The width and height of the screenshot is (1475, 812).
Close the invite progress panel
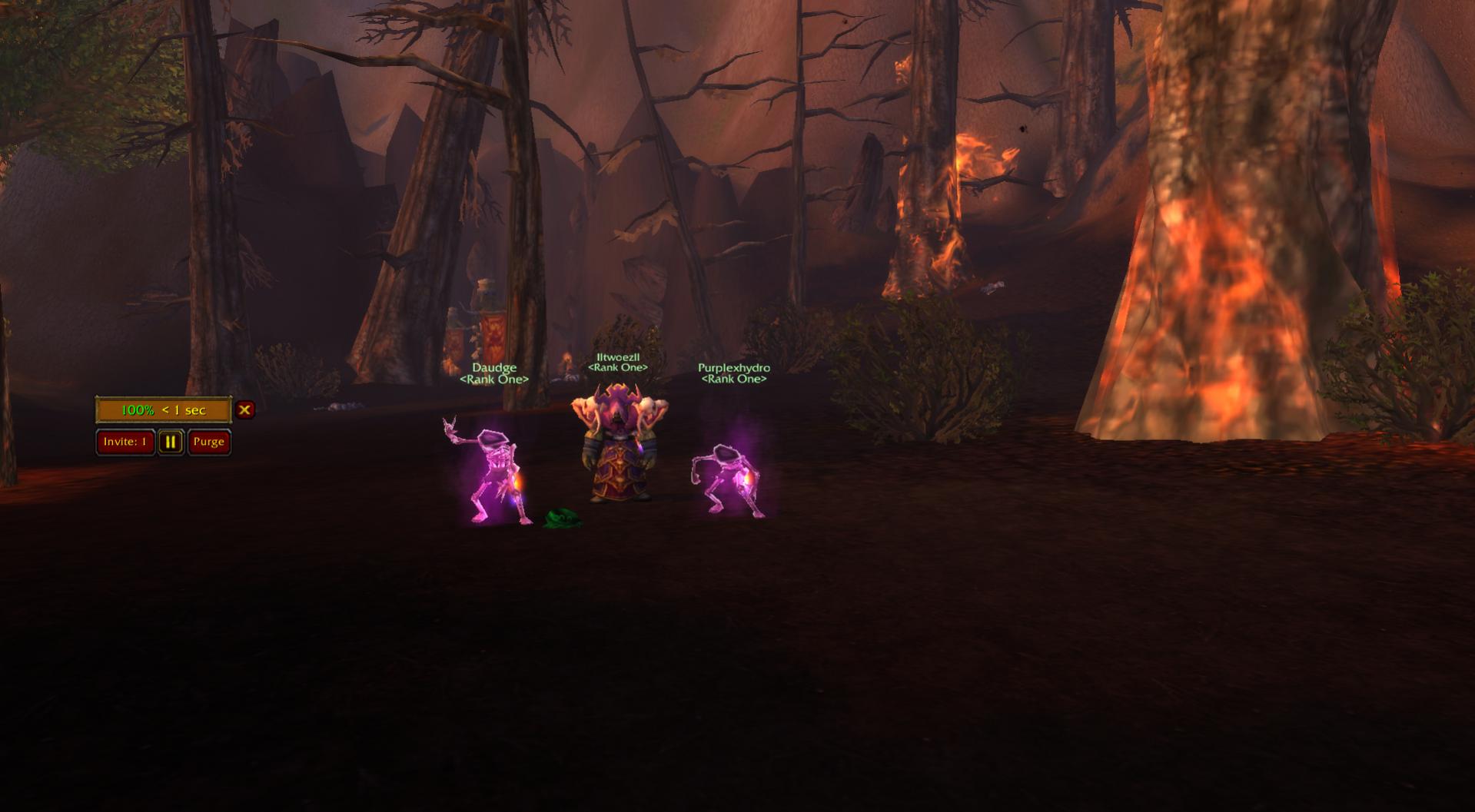[244, 409]
